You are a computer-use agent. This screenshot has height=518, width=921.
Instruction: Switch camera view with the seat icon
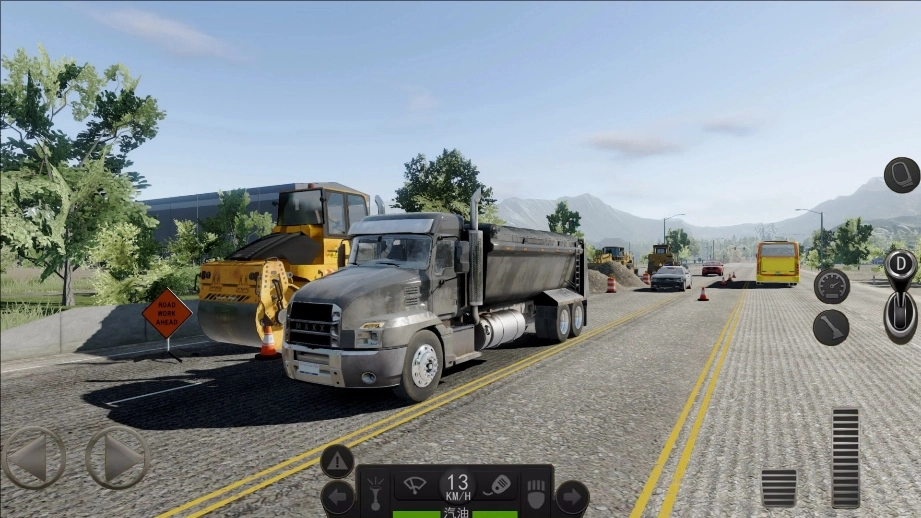click(901, 175)
